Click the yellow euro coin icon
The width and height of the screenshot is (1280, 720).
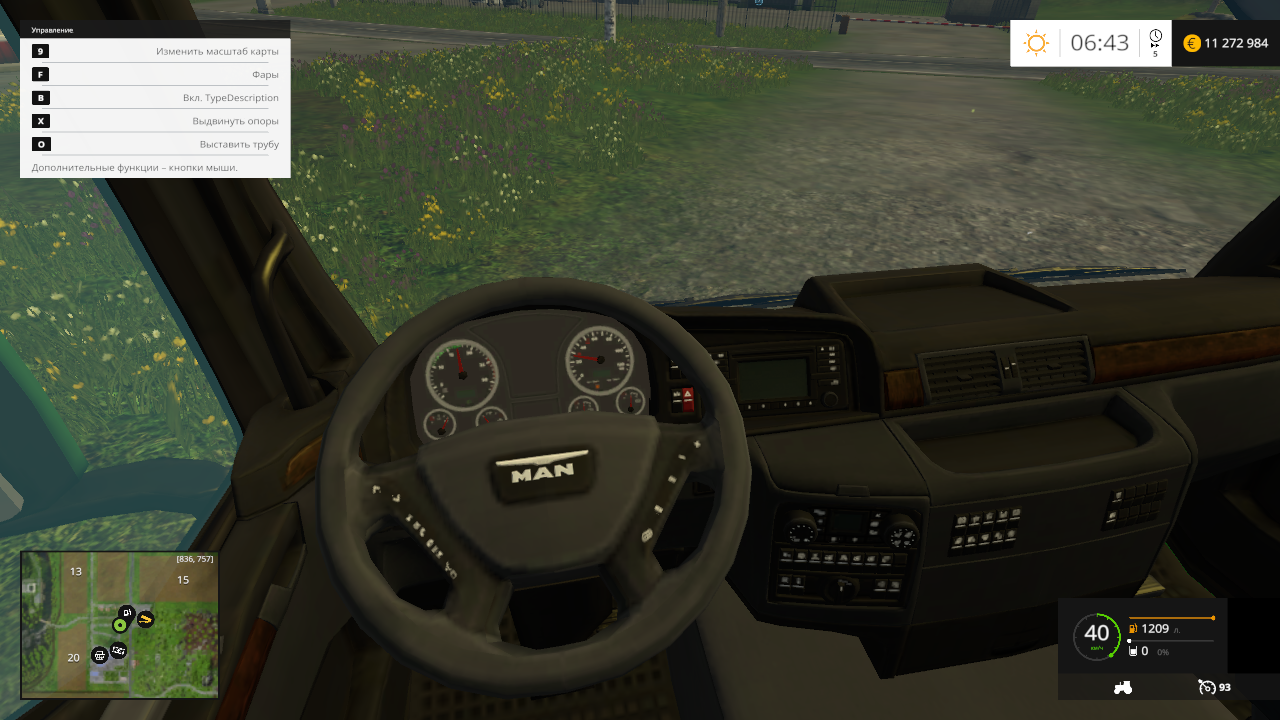tap(1190, 43)
